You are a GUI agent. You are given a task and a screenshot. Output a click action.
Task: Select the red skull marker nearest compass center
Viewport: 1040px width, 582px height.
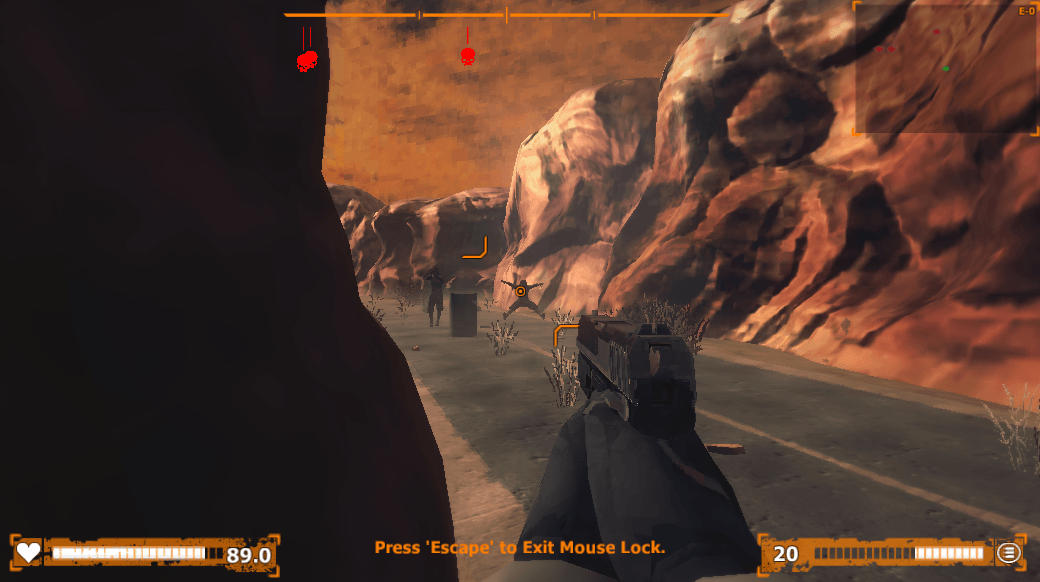467,57
